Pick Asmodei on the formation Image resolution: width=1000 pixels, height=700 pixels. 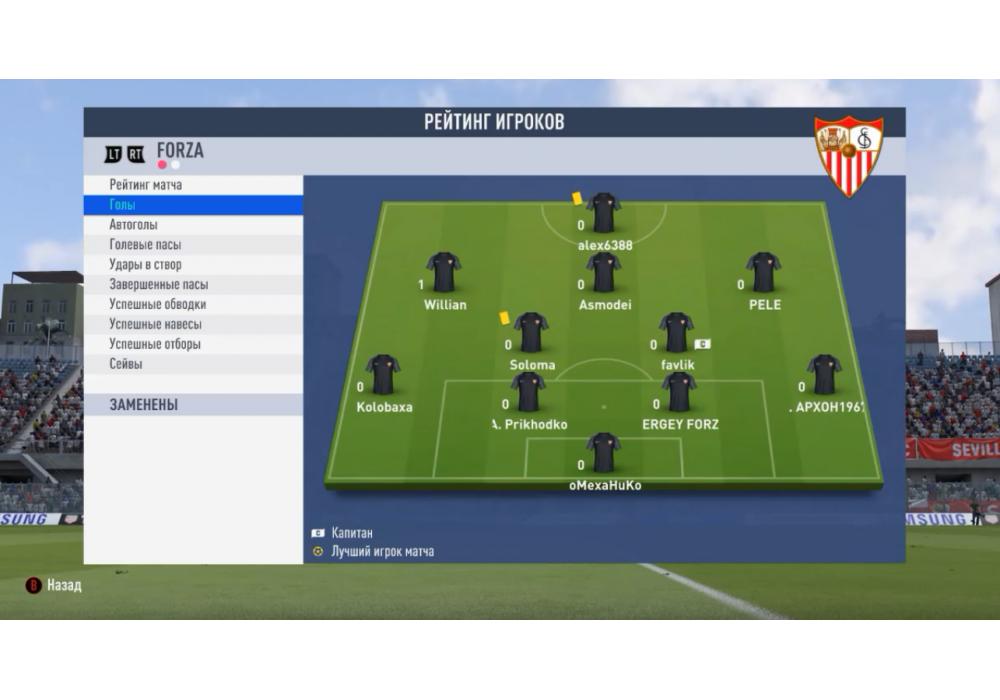603,272
